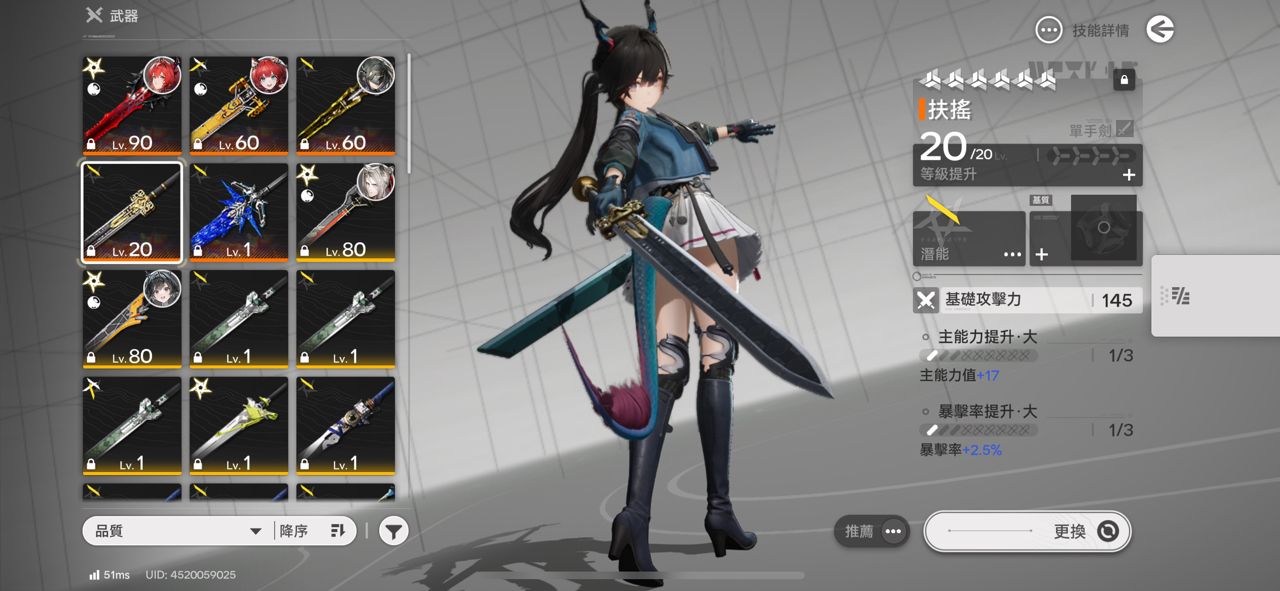The width and height of the screenshot is (1280, 591).
Task: Select the blue crystal Lv.1 sword
Action: 239,211
